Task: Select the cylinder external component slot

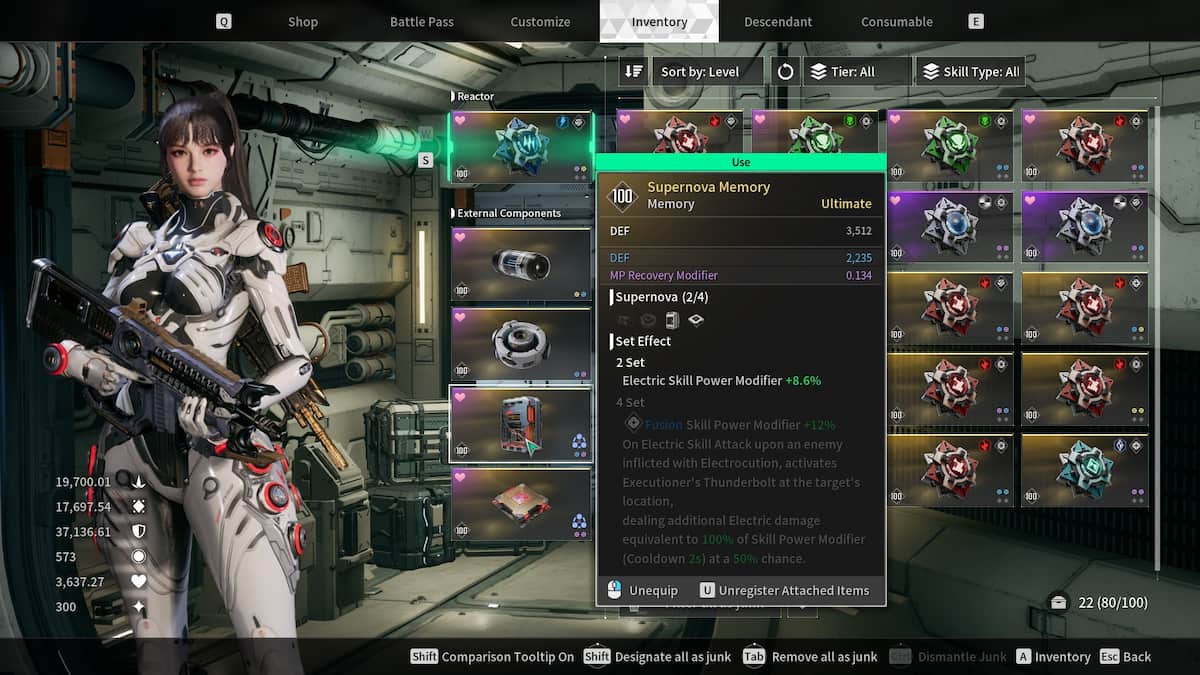Action: [x=520, y=264]
